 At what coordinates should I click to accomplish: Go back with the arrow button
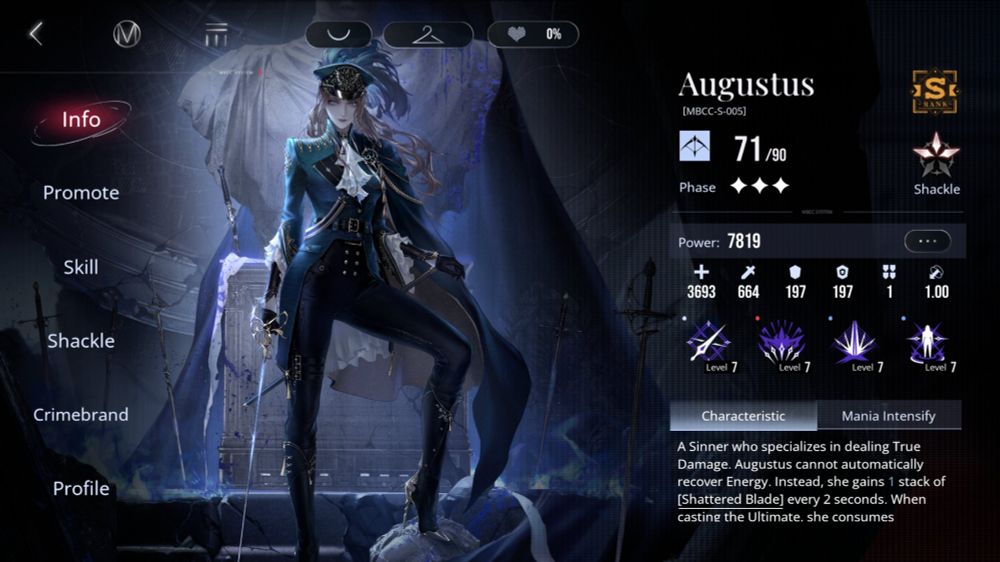tap(36, 34)
